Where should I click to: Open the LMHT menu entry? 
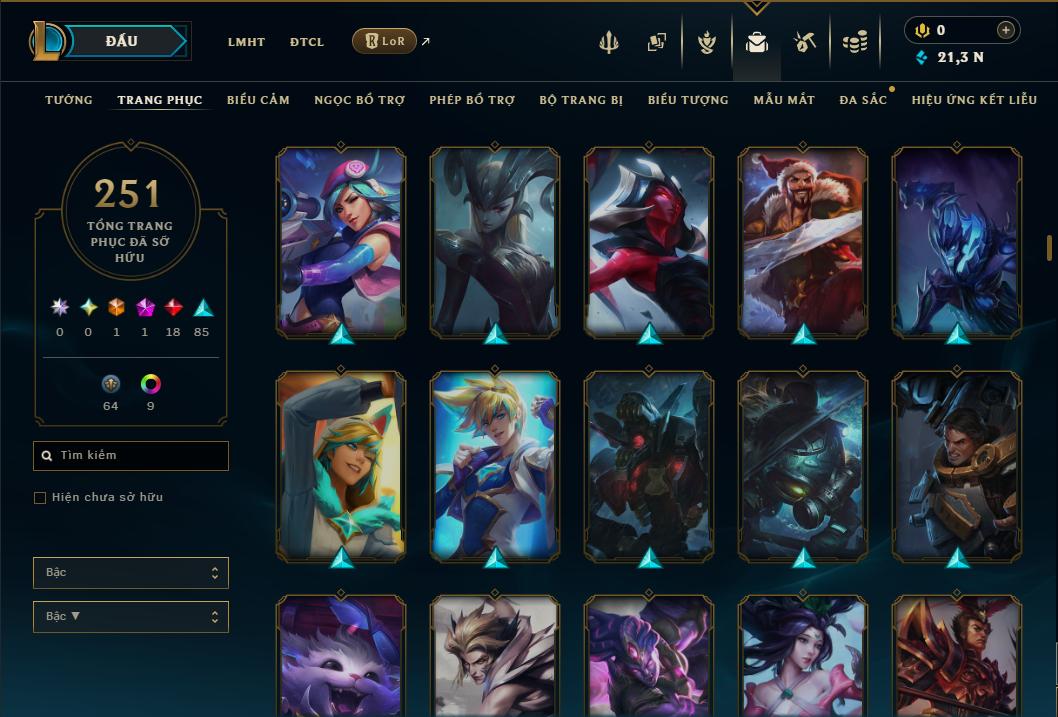[246, 42]
